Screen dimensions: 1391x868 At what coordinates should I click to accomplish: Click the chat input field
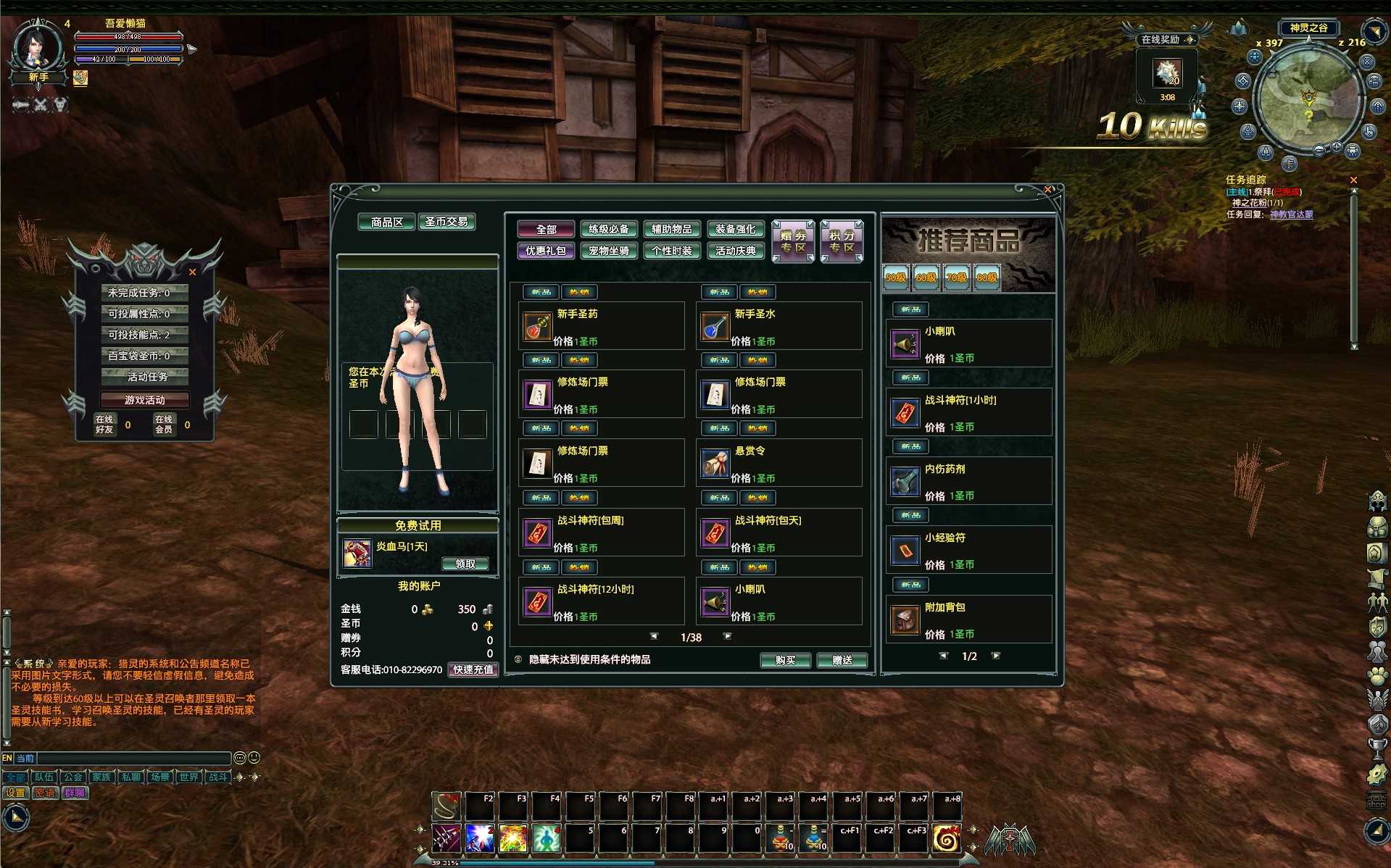[134, 758]
